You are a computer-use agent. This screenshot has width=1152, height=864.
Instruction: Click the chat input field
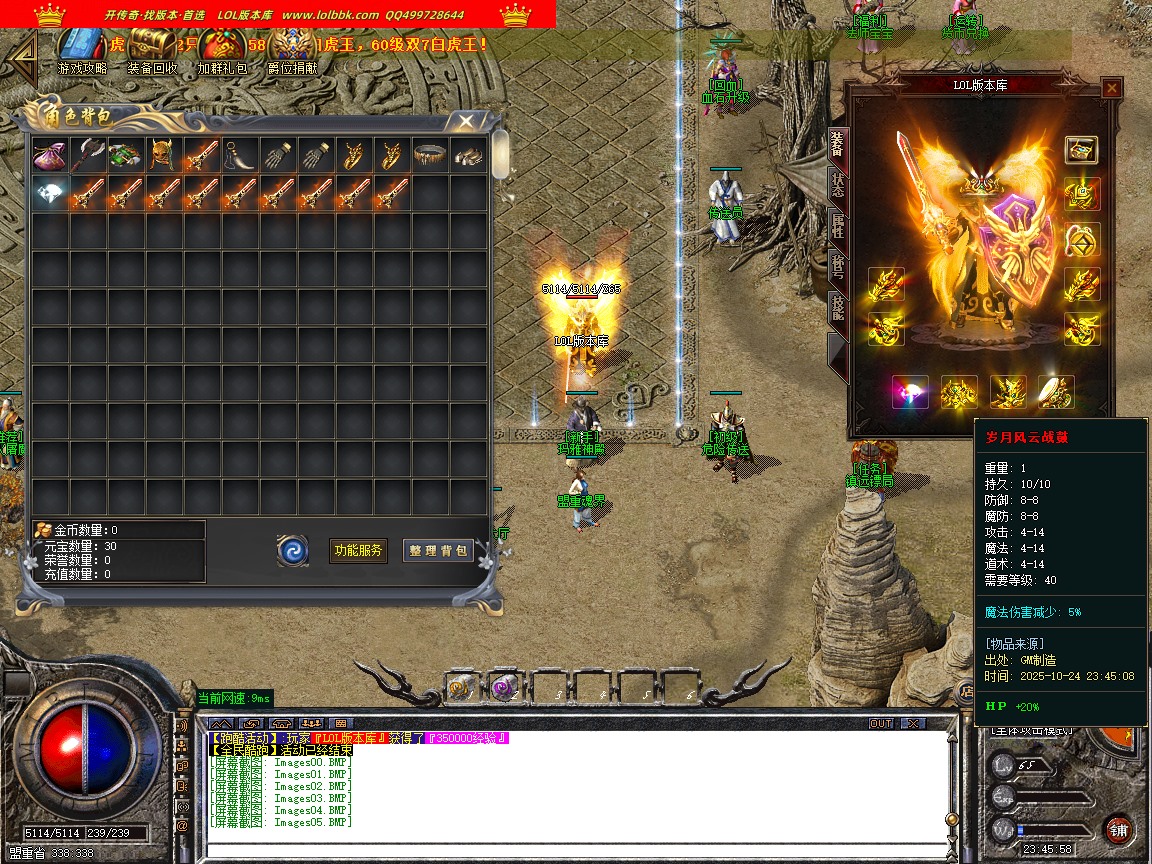[x=570, y=850]
